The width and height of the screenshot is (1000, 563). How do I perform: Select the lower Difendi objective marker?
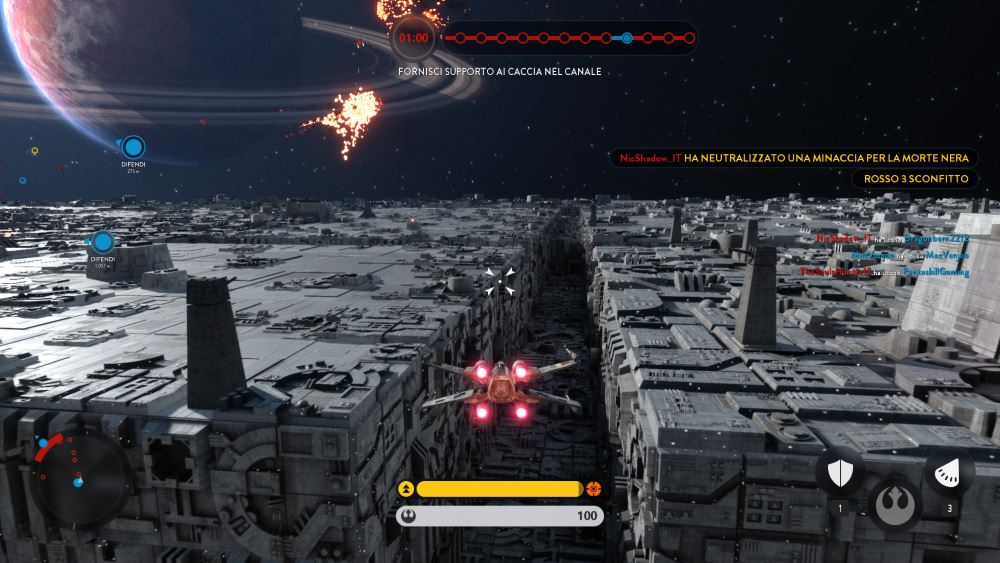point(103,242)
